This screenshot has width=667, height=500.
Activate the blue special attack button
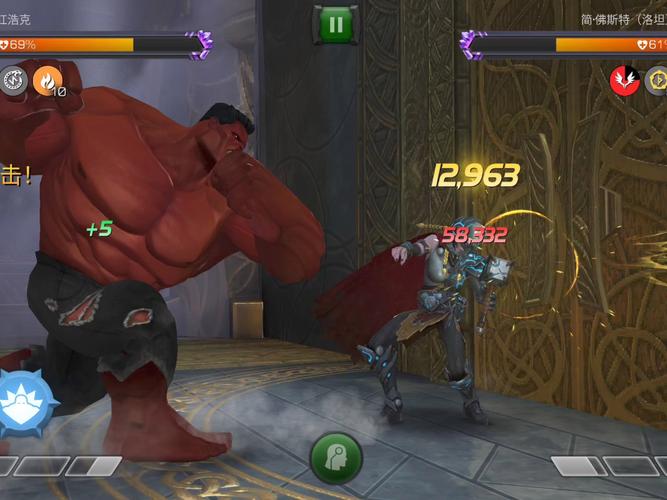pyautogui.click(x=19, y=404)
